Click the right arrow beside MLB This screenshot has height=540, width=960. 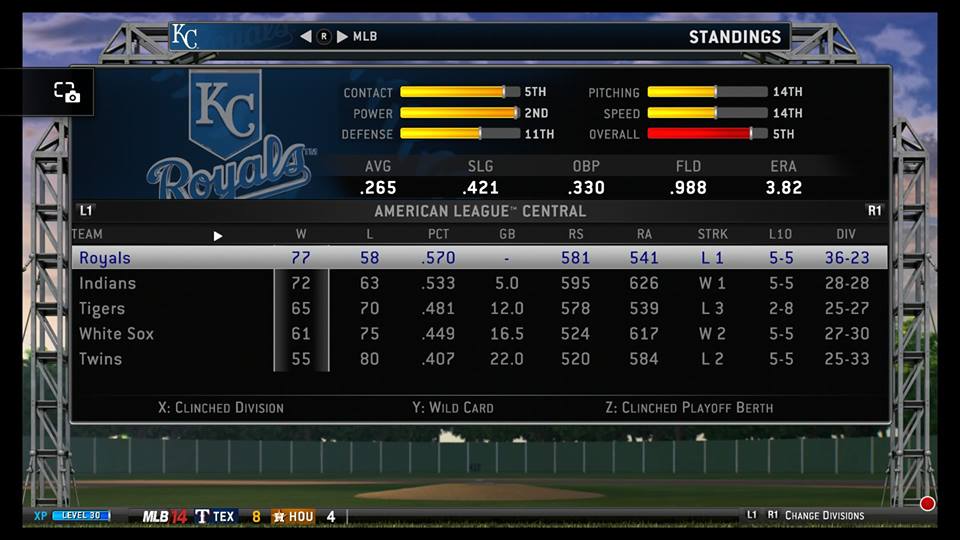coord(342,37)
